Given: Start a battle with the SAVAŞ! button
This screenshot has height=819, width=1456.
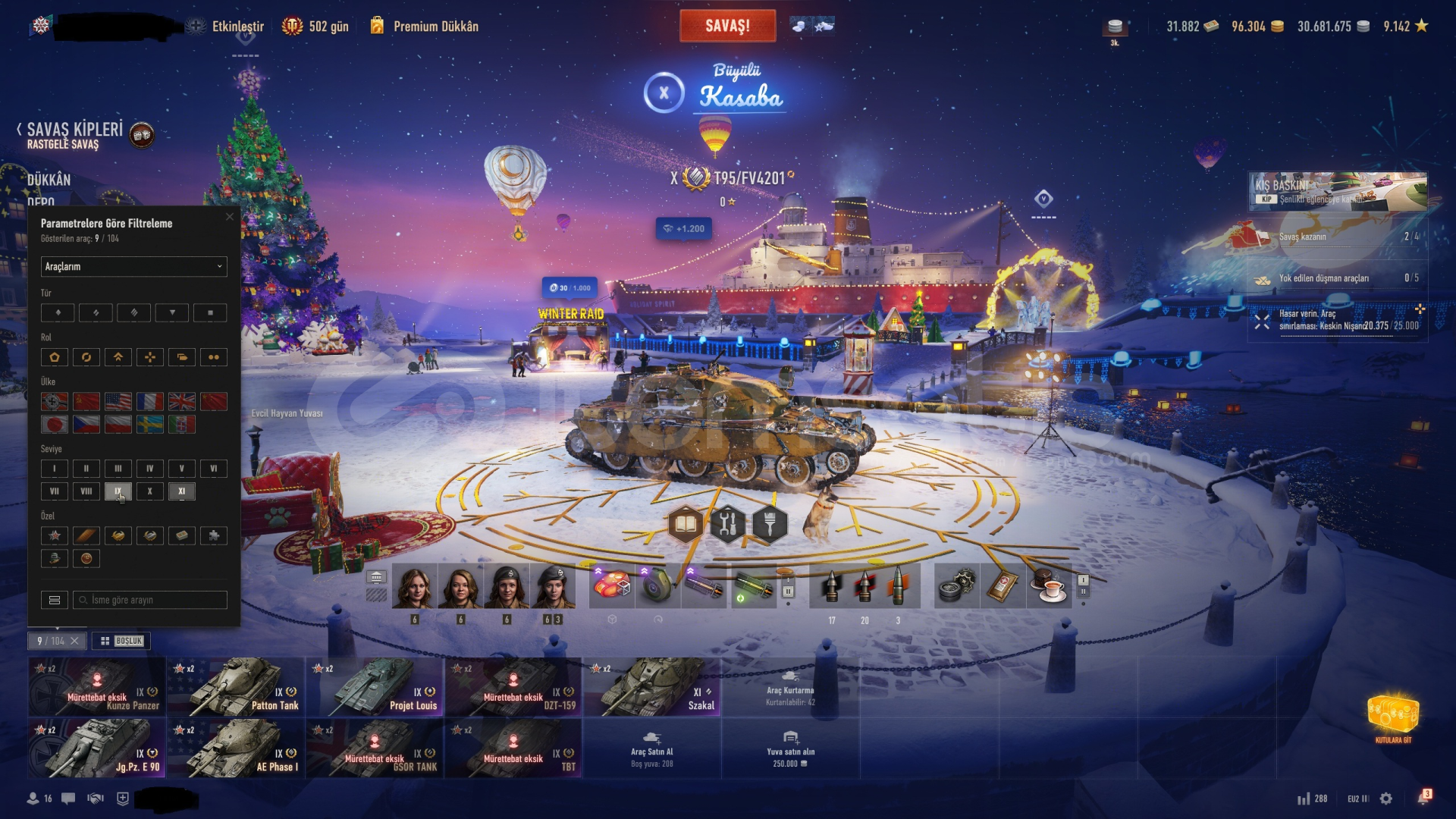Looking at the screenshot, I should pos(727,26).
